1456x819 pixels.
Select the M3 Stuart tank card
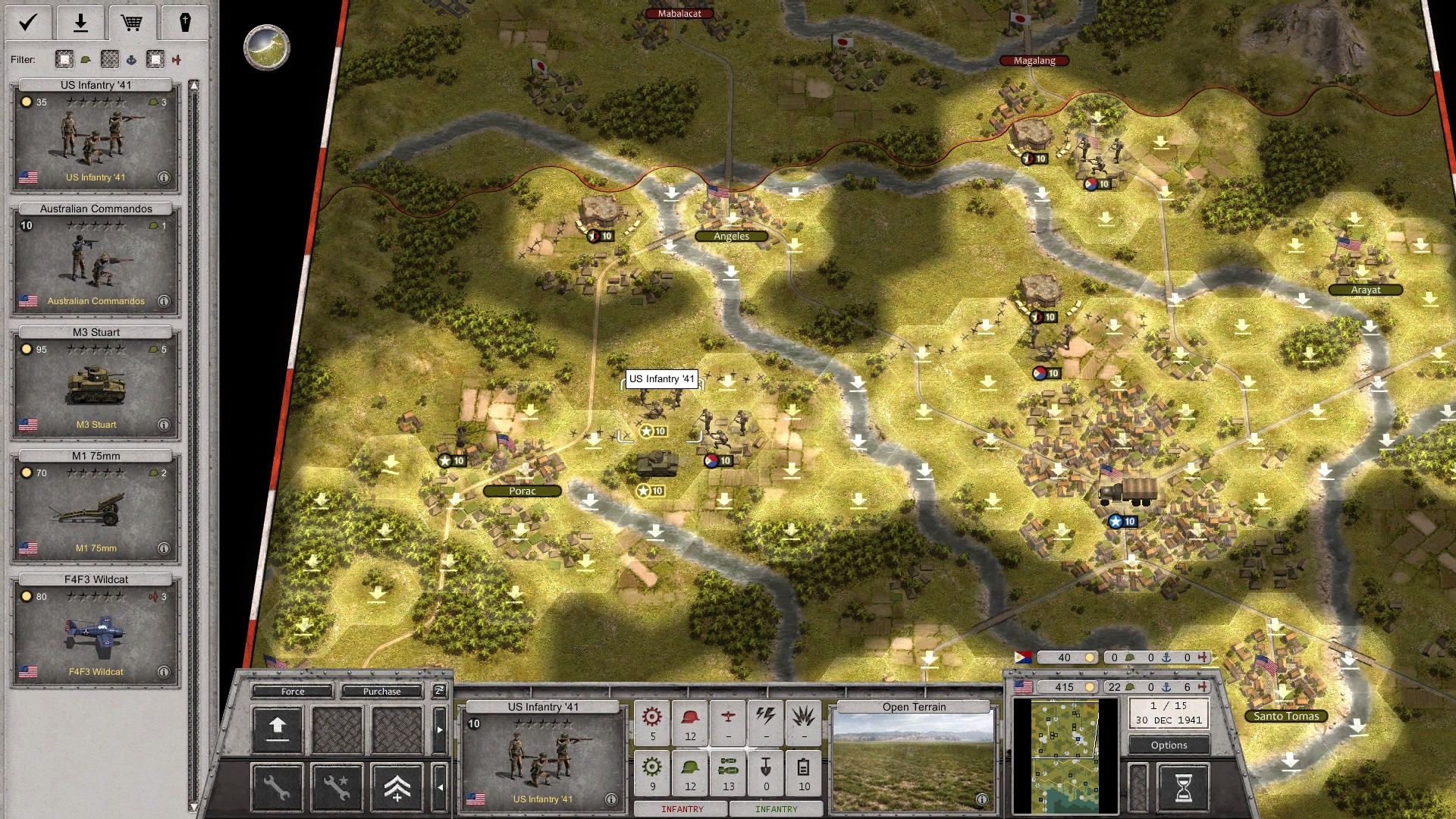pos(96,383)
